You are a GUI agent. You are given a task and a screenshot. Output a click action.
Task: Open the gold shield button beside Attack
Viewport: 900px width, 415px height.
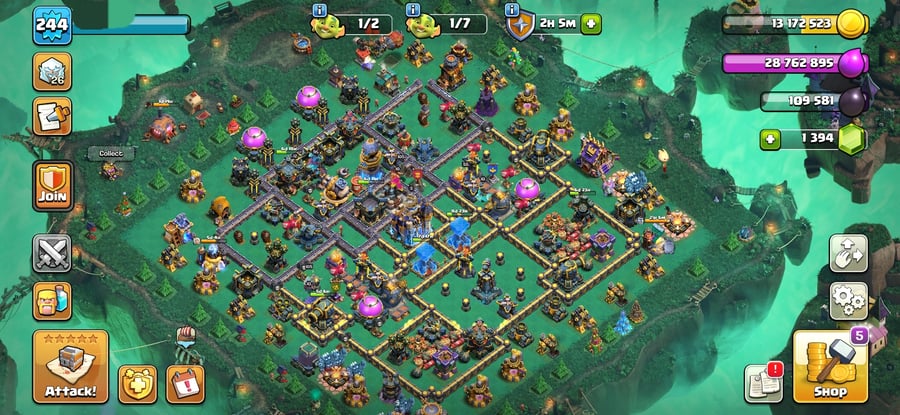point(137,383)
